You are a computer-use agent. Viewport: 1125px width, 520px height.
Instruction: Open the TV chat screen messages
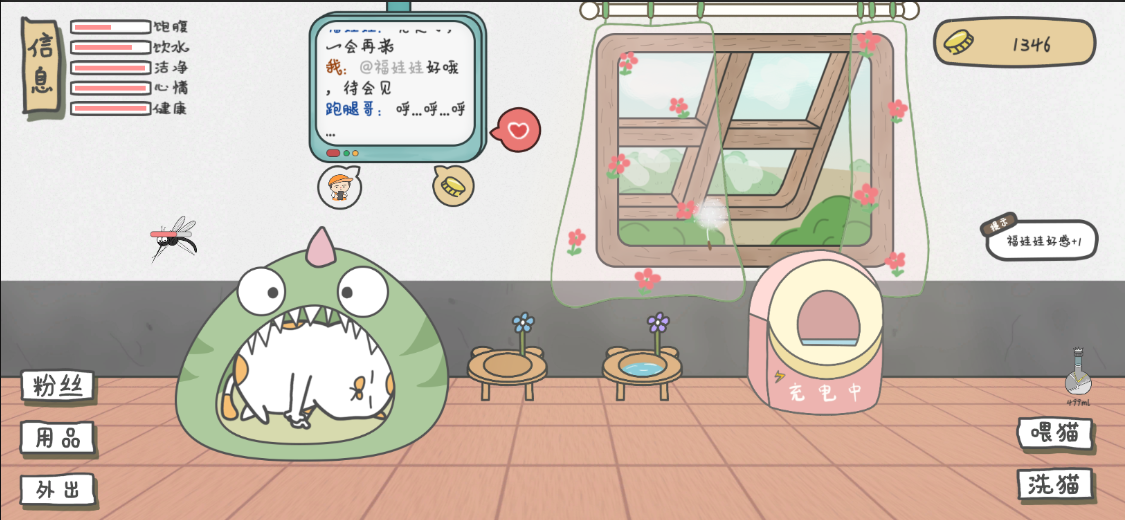pyautogui.click(x=395, y=80)
